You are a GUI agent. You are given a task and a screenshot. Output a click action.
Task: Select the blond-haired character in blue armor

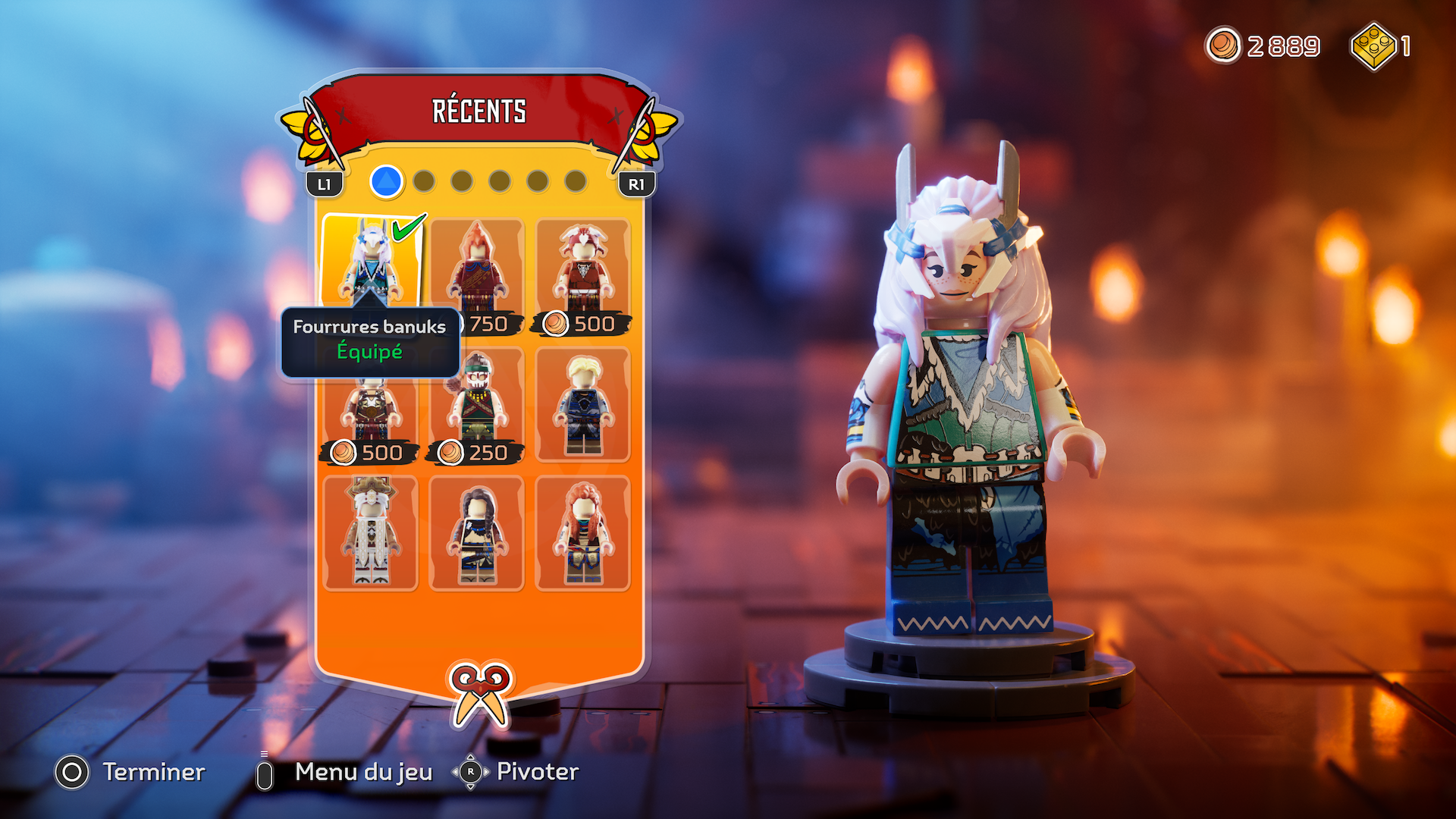tap(582, 406)
